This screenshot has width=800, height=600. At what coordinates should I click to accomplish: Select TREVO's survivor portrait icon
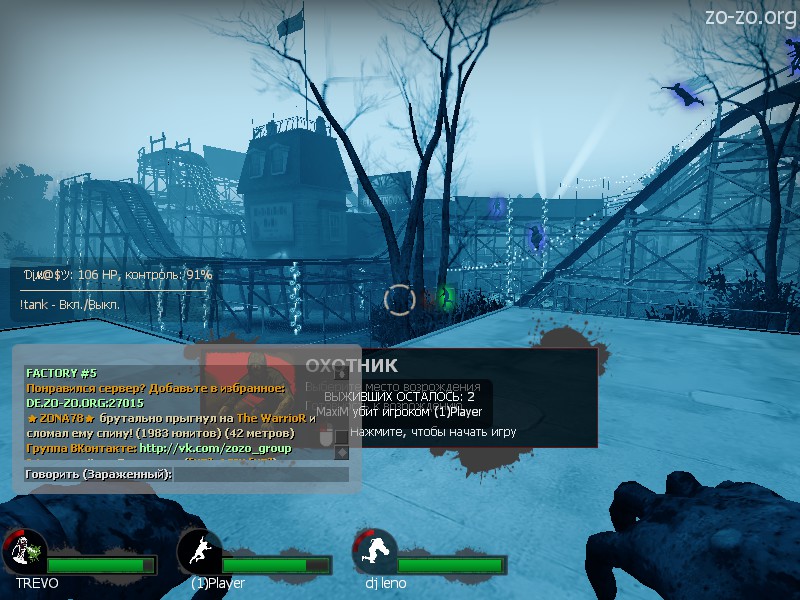tap(25, 551)
